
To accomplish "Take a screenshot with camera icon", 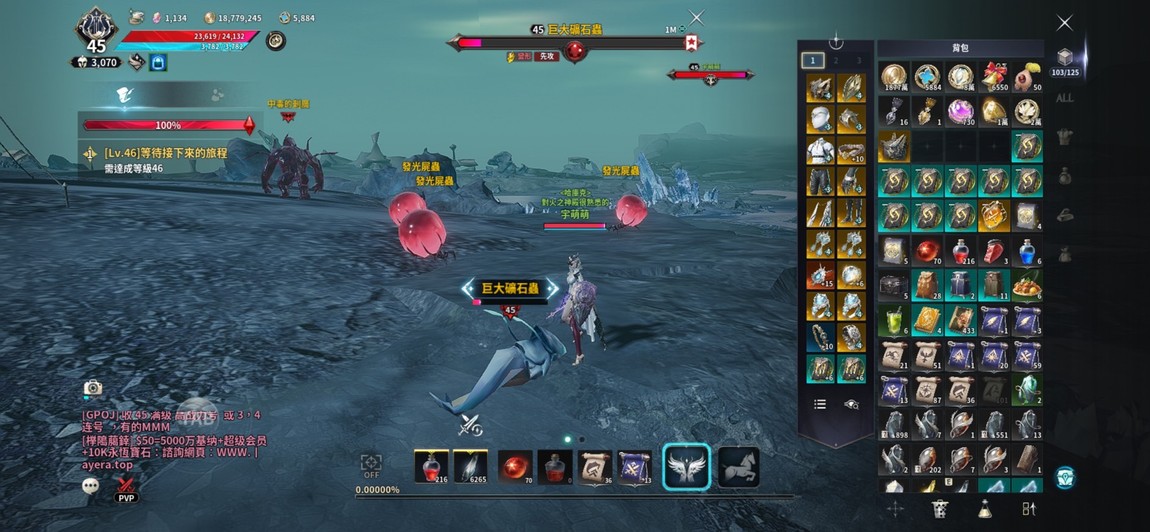I will click(x=93, y=387).
